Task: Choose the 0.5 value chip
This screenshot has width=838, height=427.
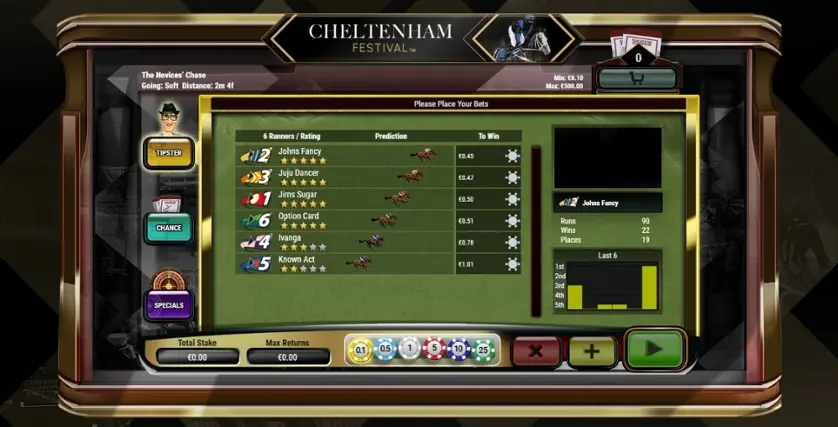Action: point(384,349)
